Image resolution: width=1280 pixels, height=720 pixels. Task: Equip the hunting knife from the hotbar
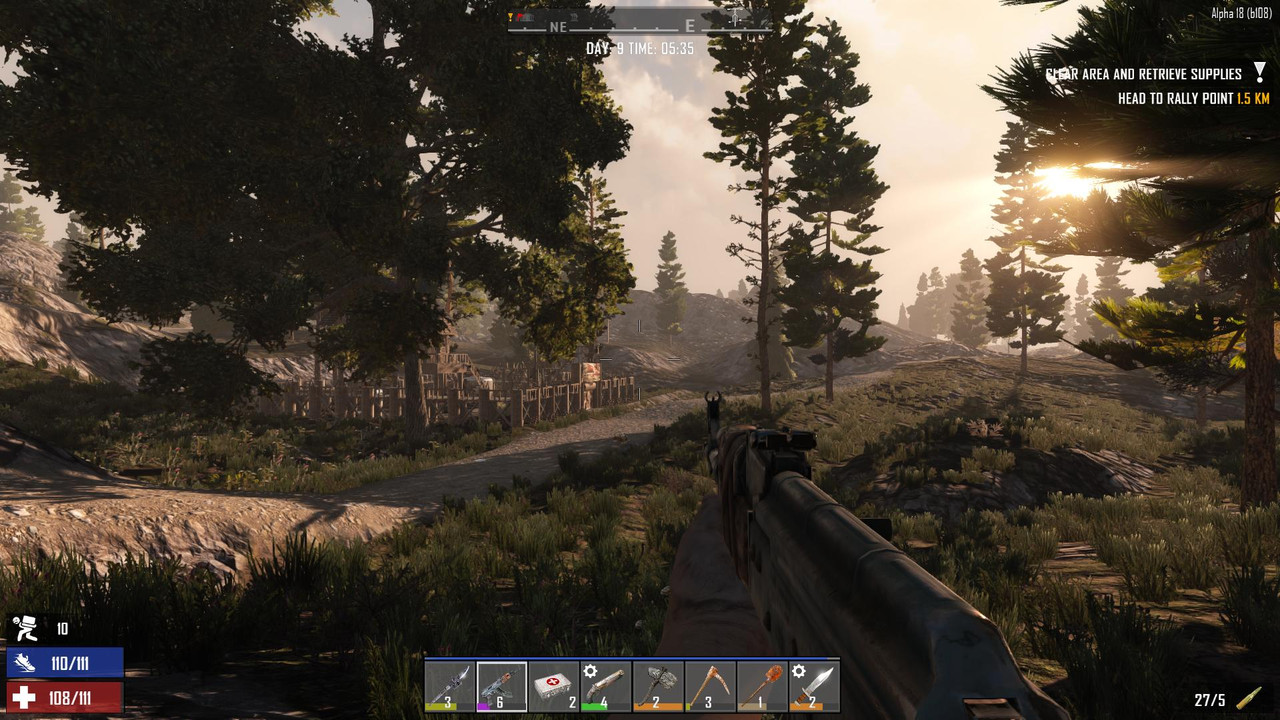click(814, 686)
